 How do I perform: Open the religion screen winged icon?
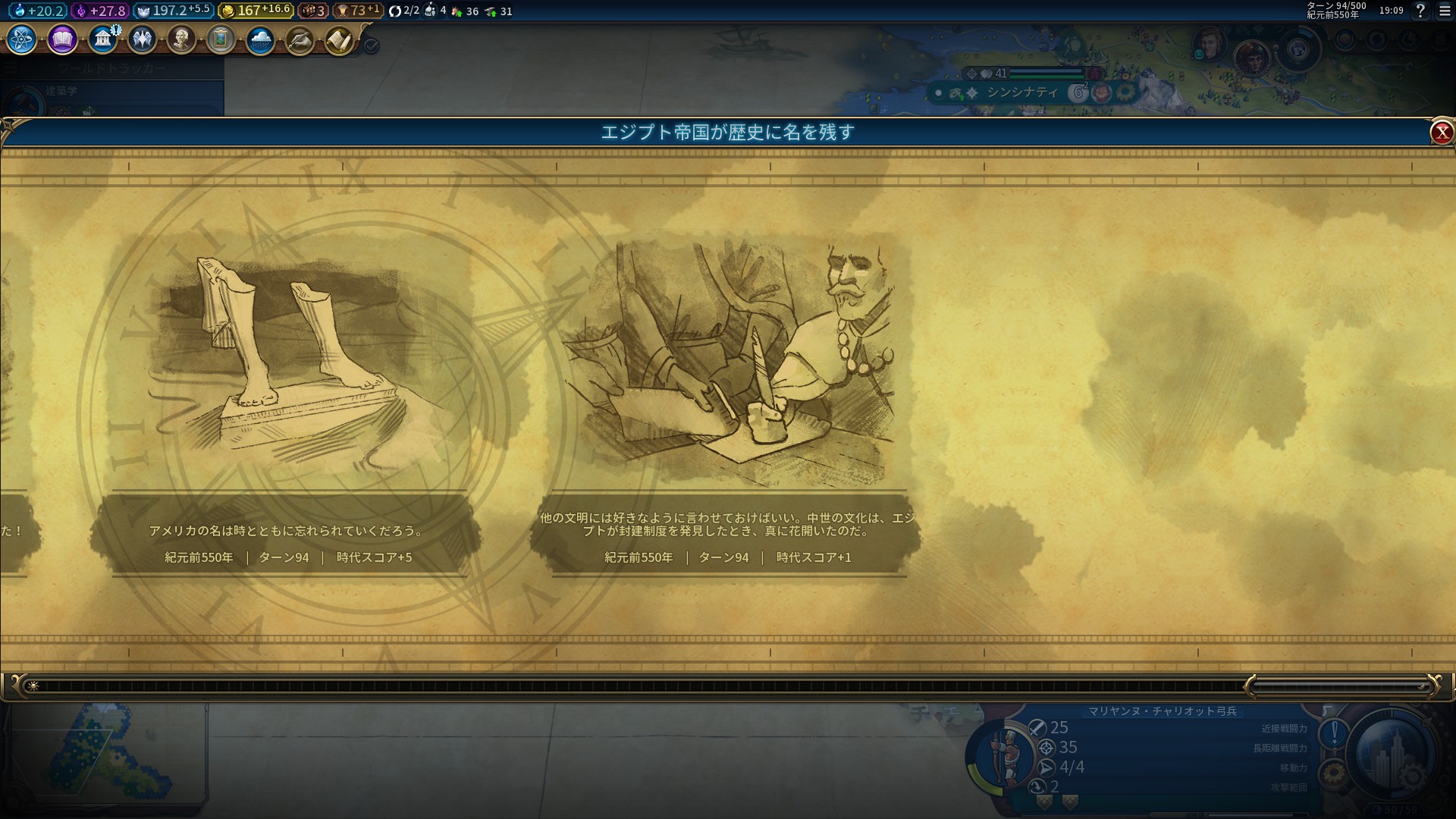pos(142,39)
